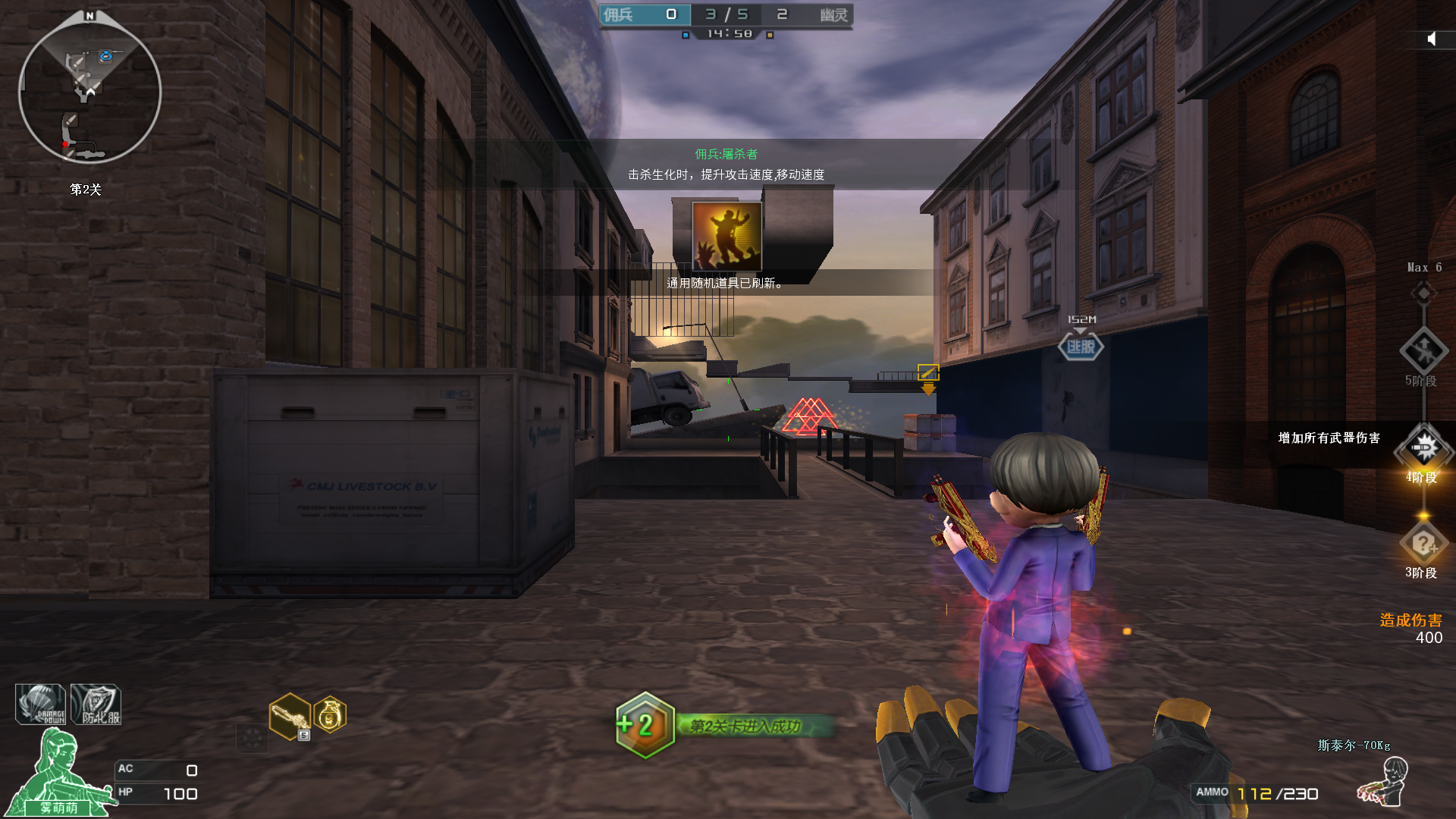
Task: Select the 5阶段 upgrade diamond
Action: pos(1423,350)
